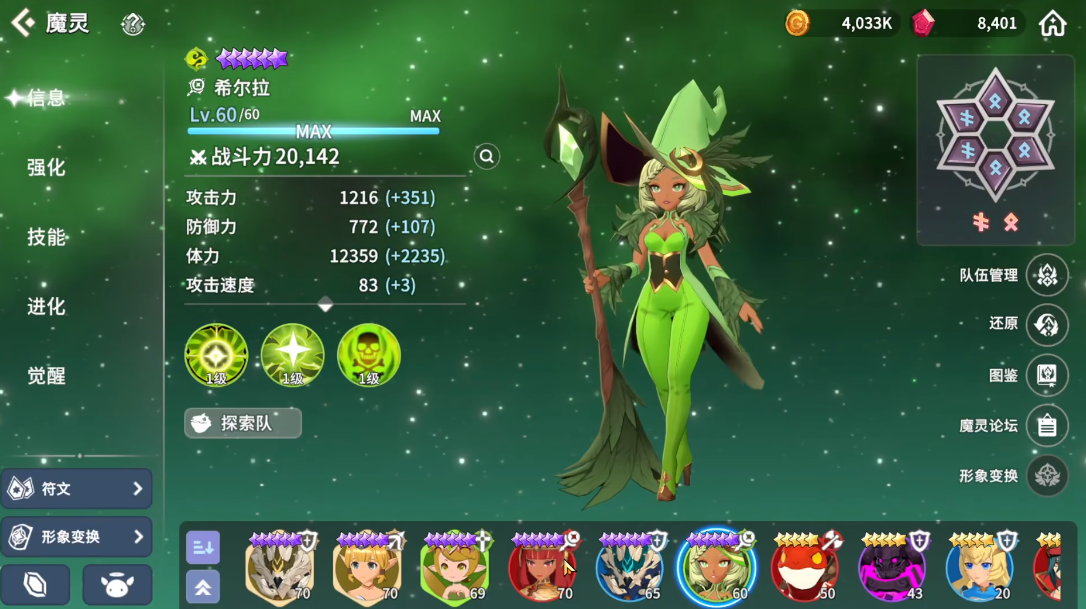Select the blonde monster thumbnail, level 20
This screenshot has height=609, width=1086.
click(x=978, y=567)
